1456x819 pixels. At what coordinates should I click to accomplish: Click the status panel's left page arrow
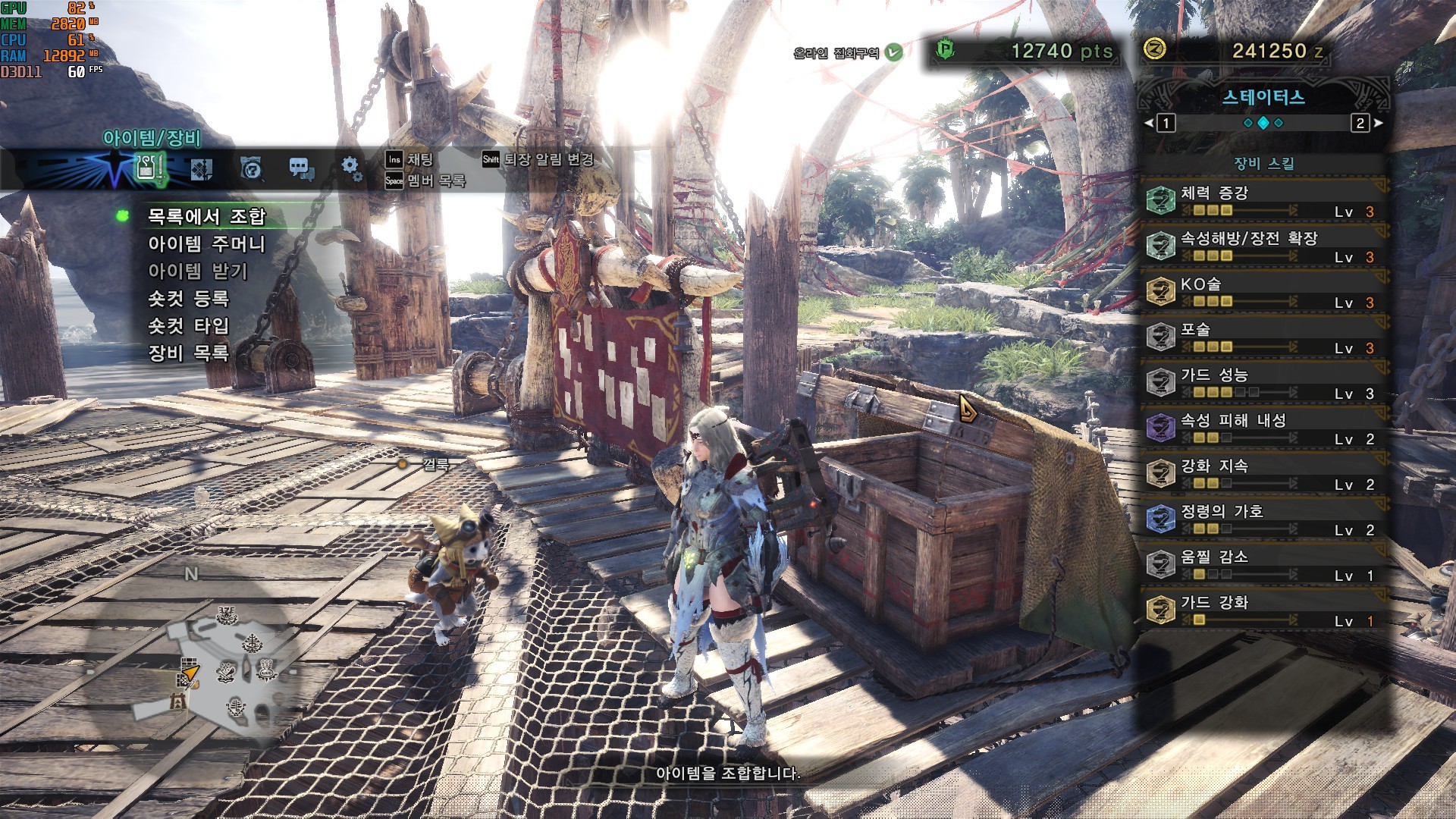click(x=1150, y=123)
